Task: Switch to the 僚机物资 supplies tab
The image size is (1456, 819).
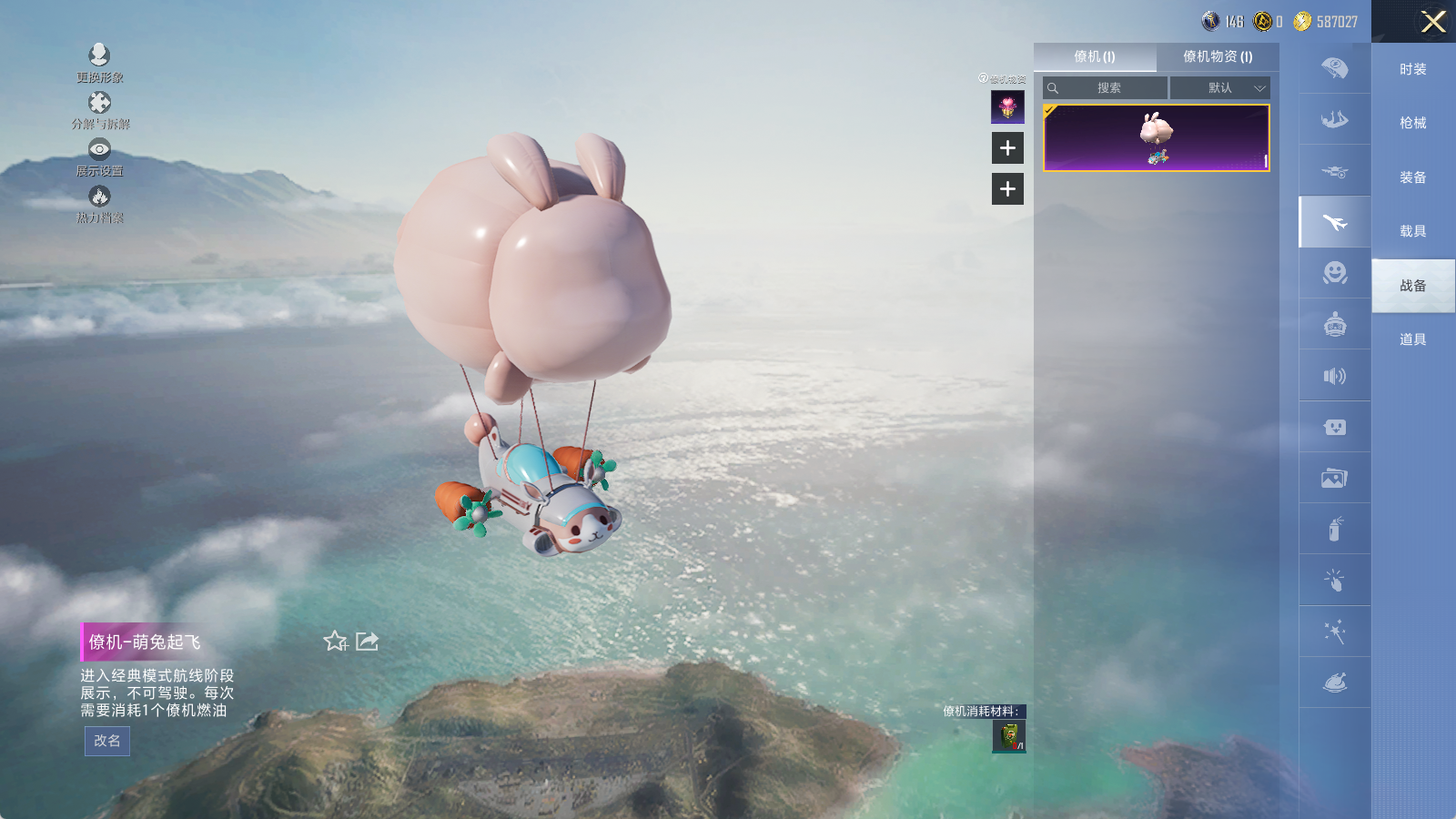Action: [x=1217, y=56]
